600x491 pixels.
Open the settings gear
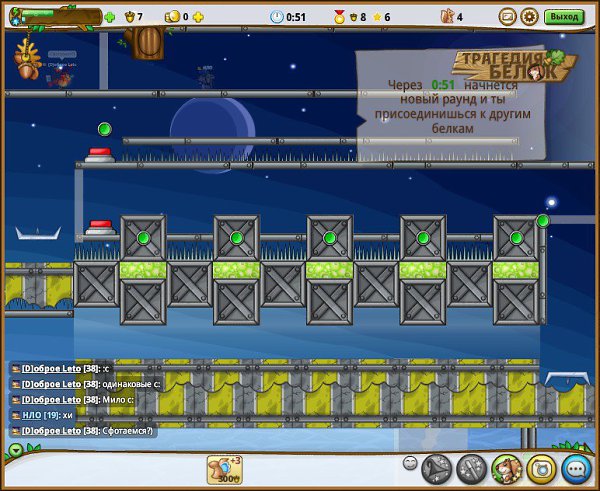(530, 16)
